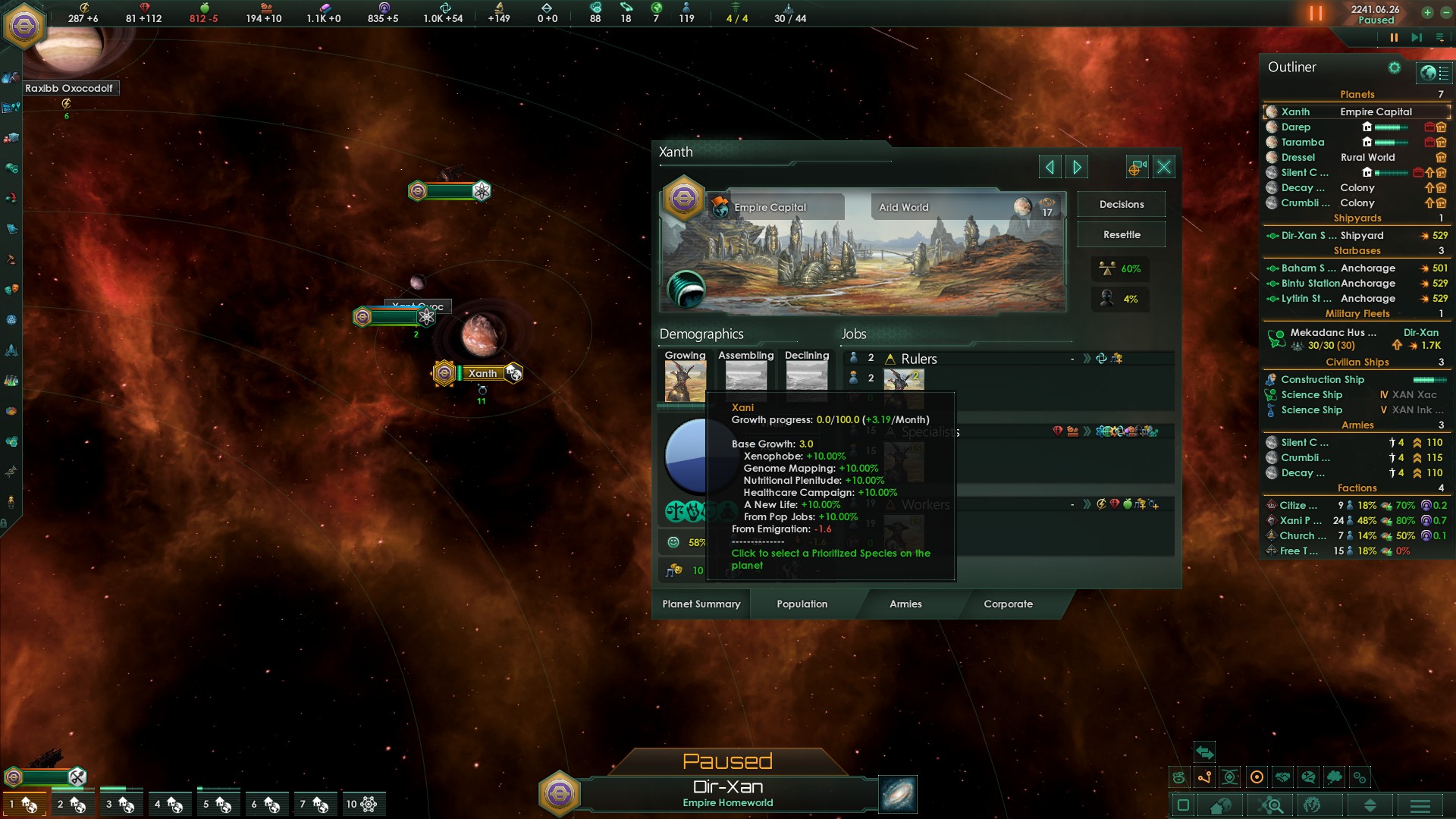Open the galaxy map view

pyautogui.click(x=898, y=794)
